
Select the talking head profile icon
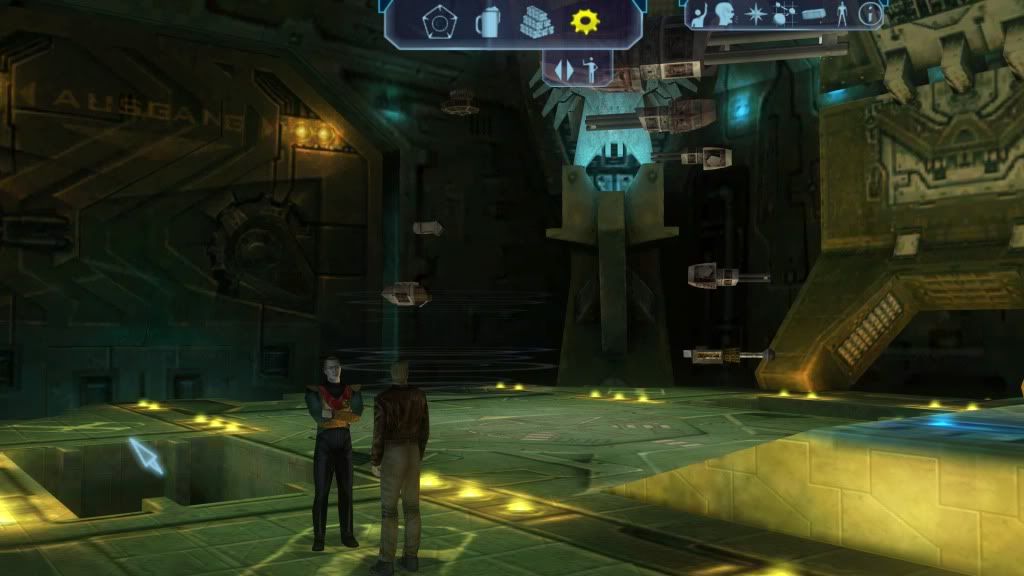click(x=724, y=15)
